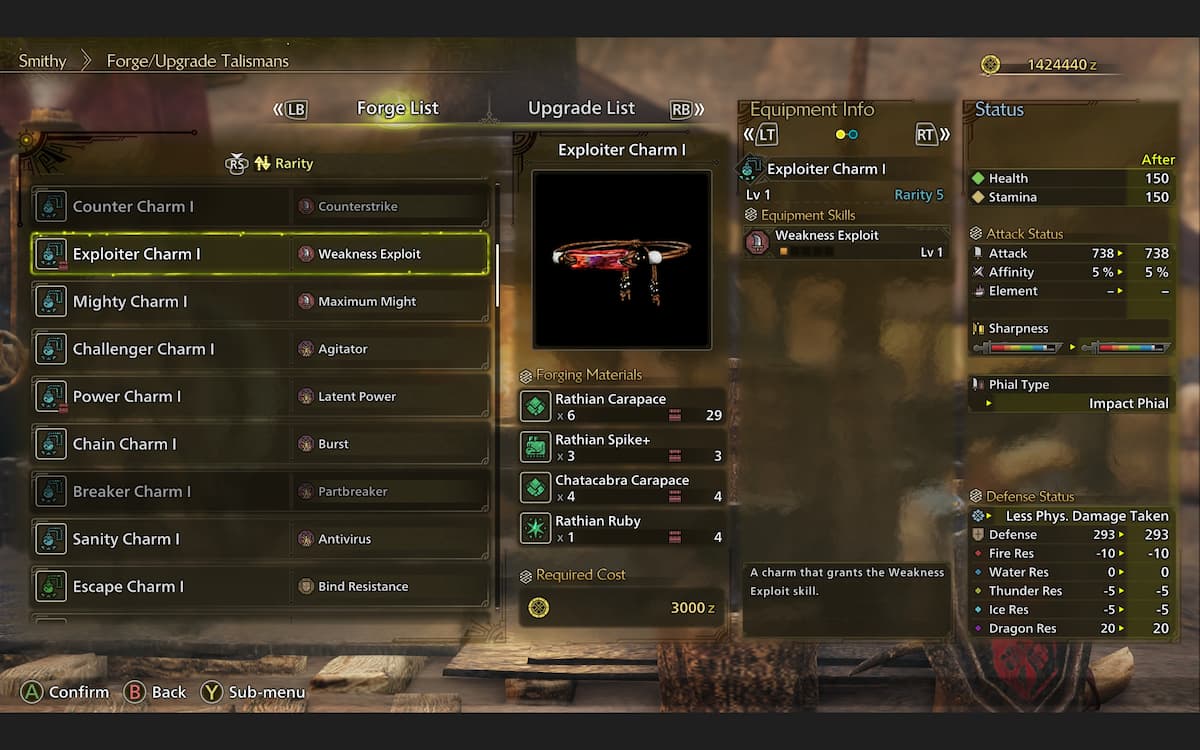This screenshot has height=750, width=1200.
Task: Select Power Charm I from the list
Action: click(260, 397)
